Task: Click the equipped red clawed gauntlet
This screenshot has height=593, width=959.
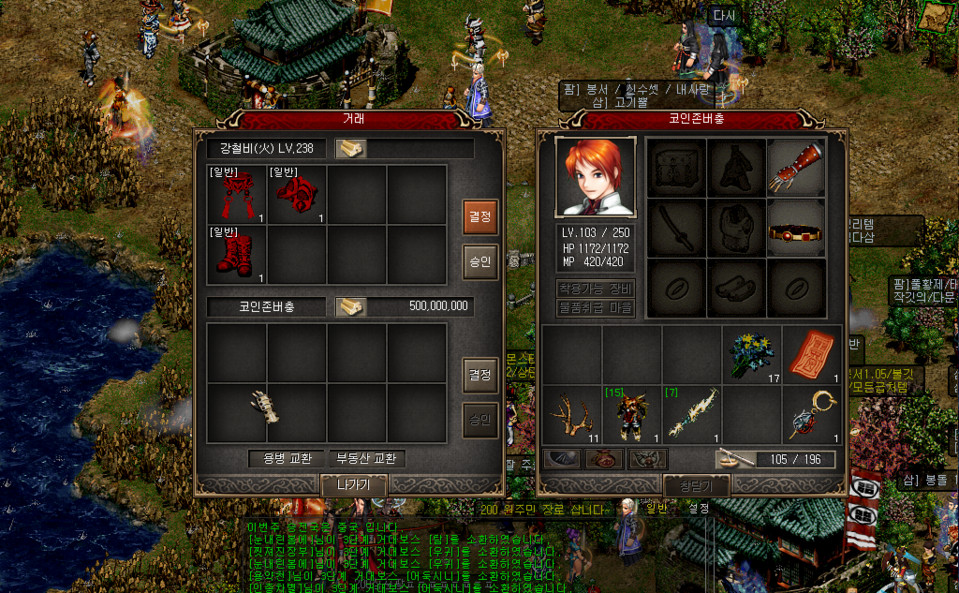Action: pos(796,167)
